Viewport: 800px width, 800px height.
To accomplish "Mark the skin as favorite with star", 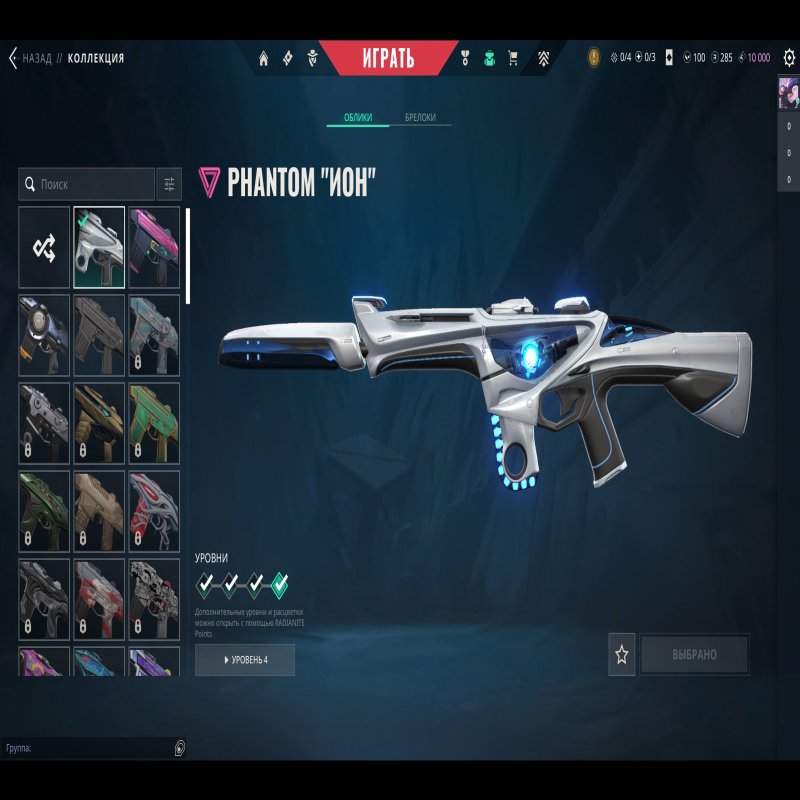I will pyautogui.click(x=622, y=655).
